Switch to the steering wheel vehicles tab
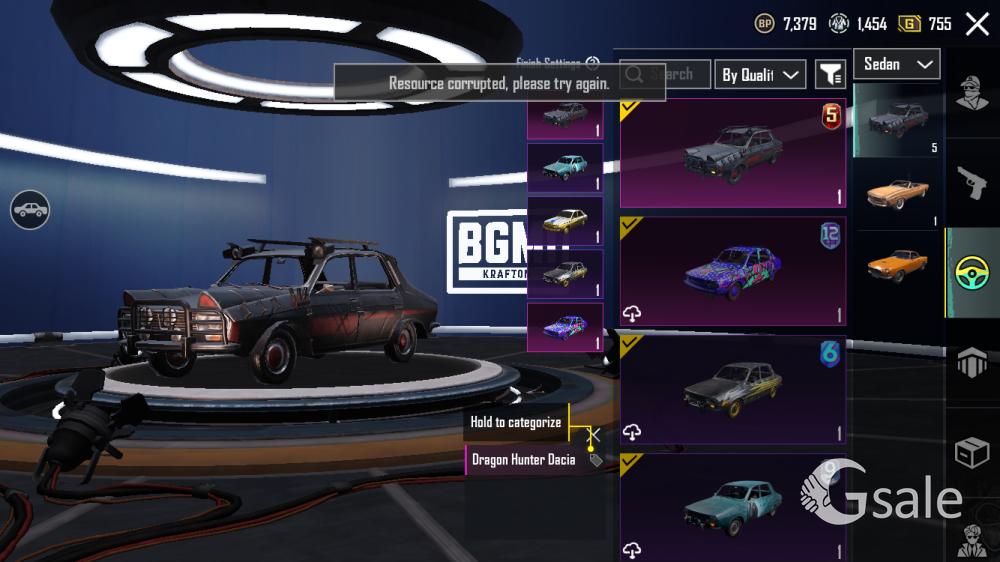 click(x=972, y=273)
